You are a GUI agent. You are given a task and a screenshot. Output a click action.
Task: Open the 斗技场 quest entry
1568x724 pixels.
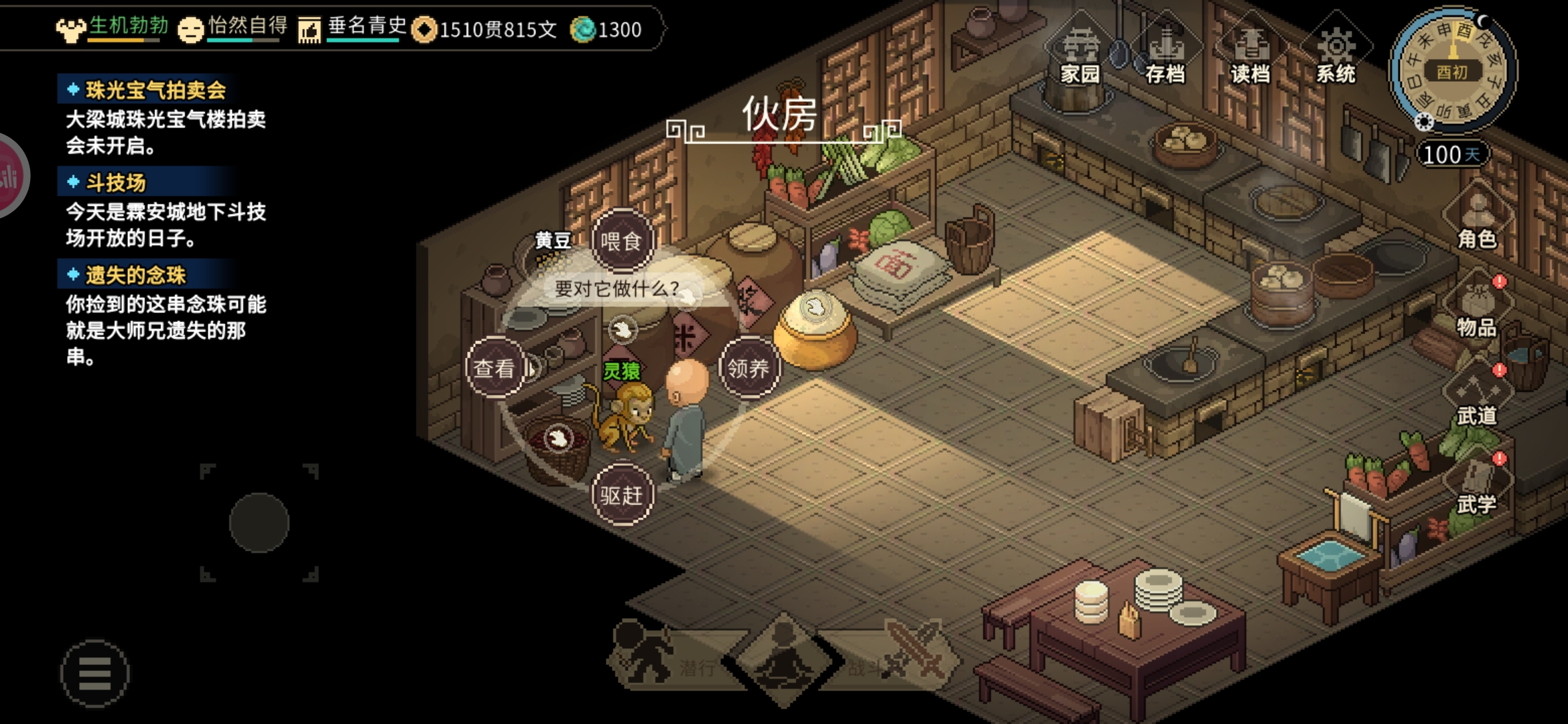[115, 182]
